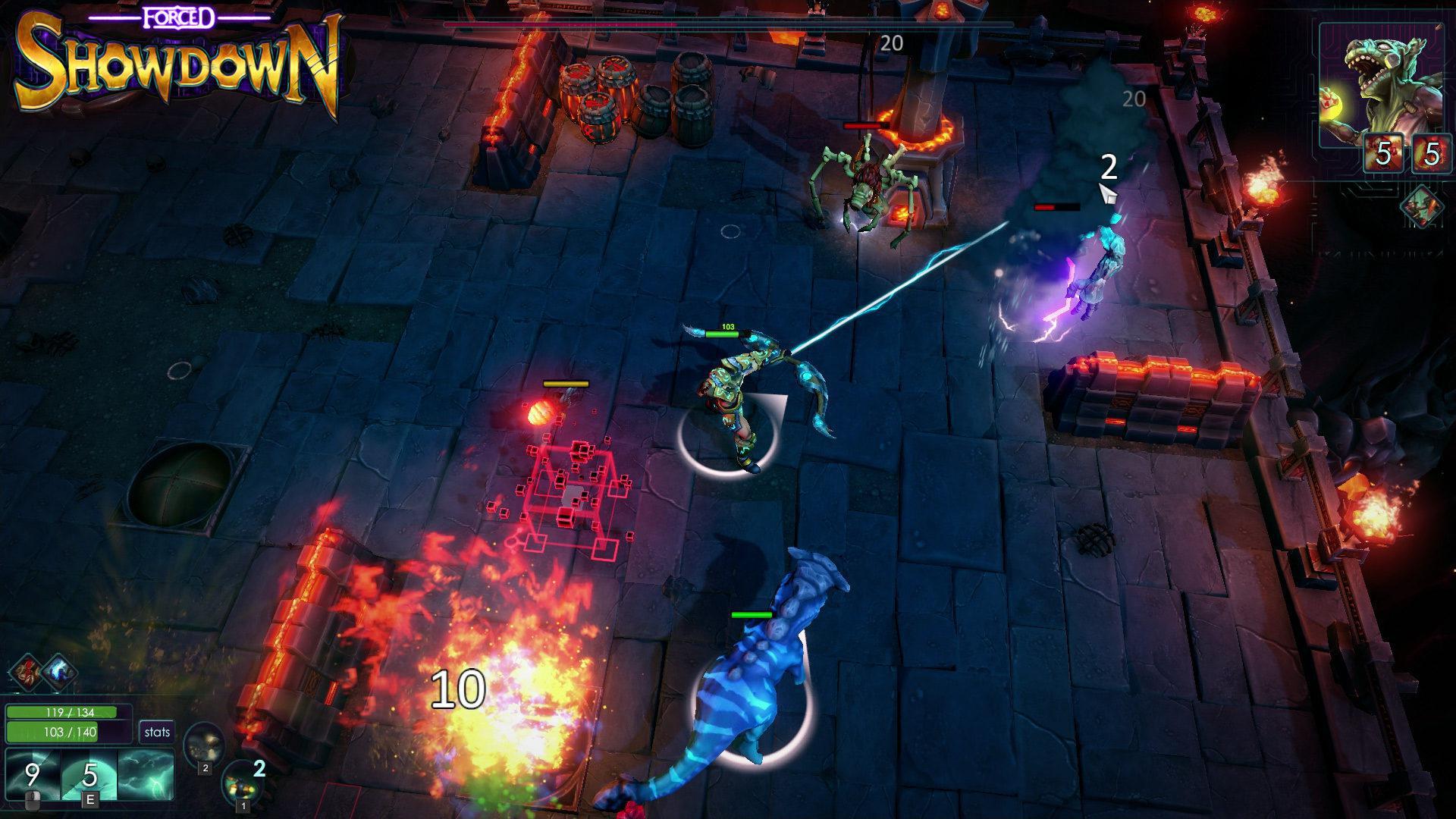The width and height of the screenshot is (1456, 819).
Task: Click the blue frost buff diamond icon
Action: pos(58,673)
